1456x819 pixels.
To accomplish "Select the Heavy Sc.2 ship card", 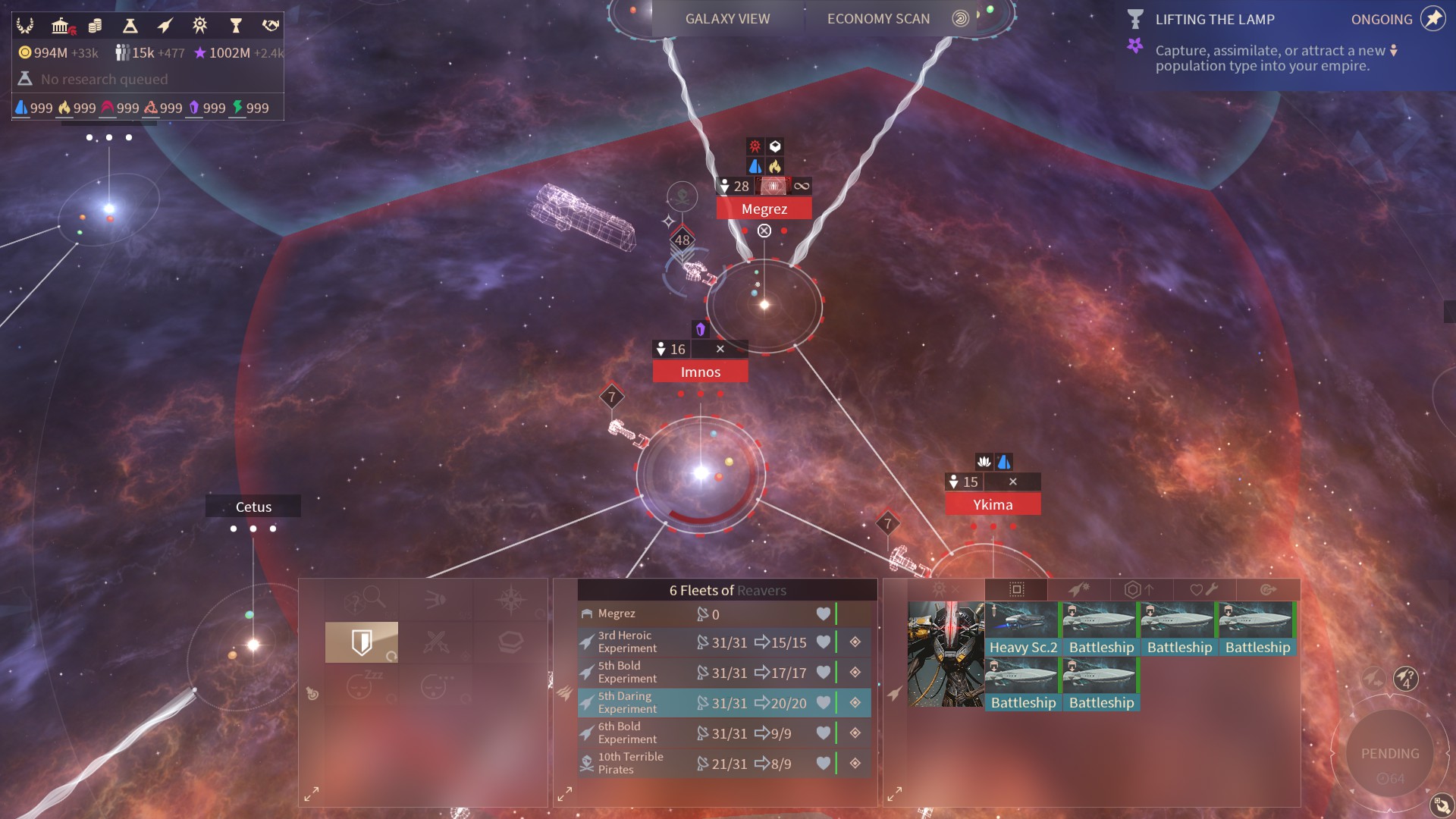I will point(1022,629).
